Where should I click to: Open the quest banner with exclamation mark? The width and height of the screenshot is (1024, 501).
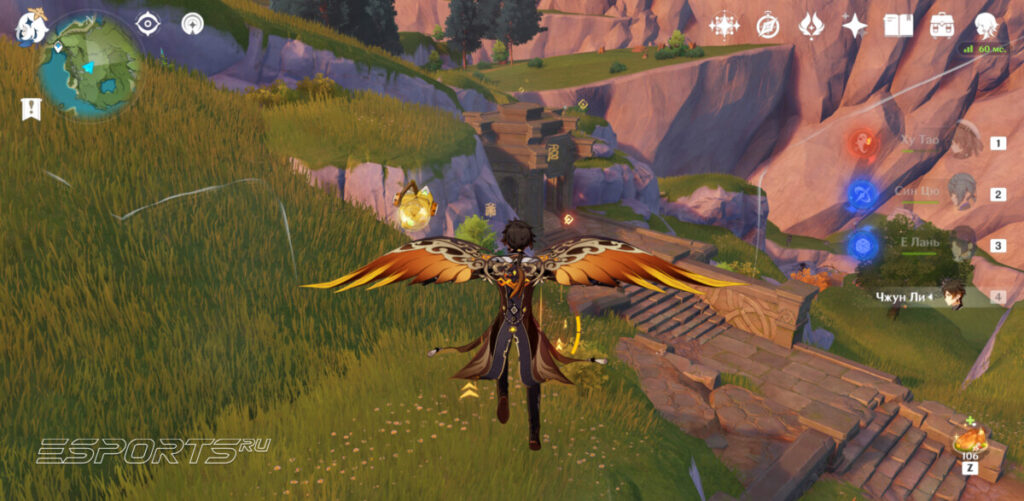click(31, 109)
